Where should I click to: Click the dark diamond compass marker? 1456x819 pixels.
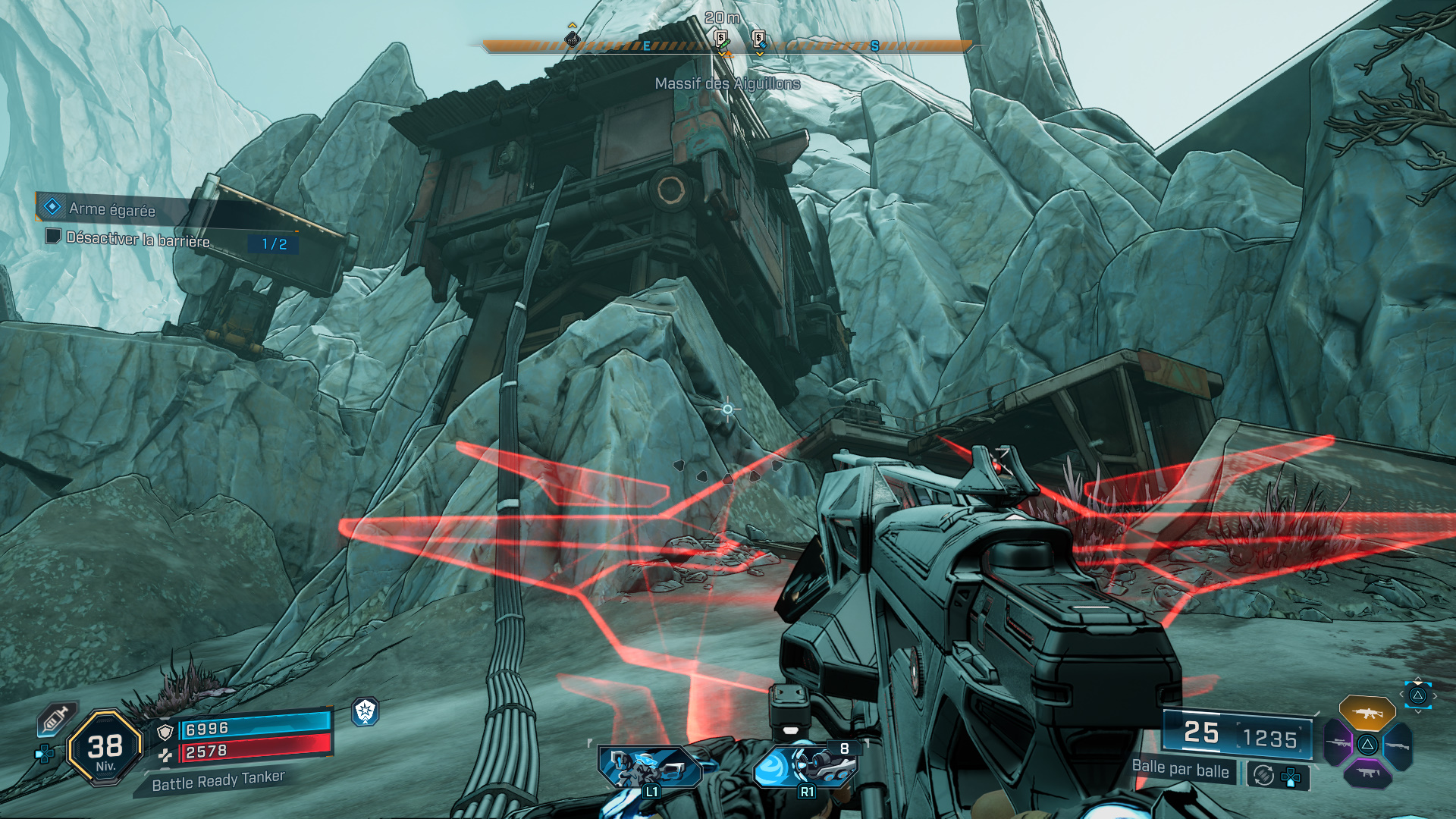pos(573,39)
